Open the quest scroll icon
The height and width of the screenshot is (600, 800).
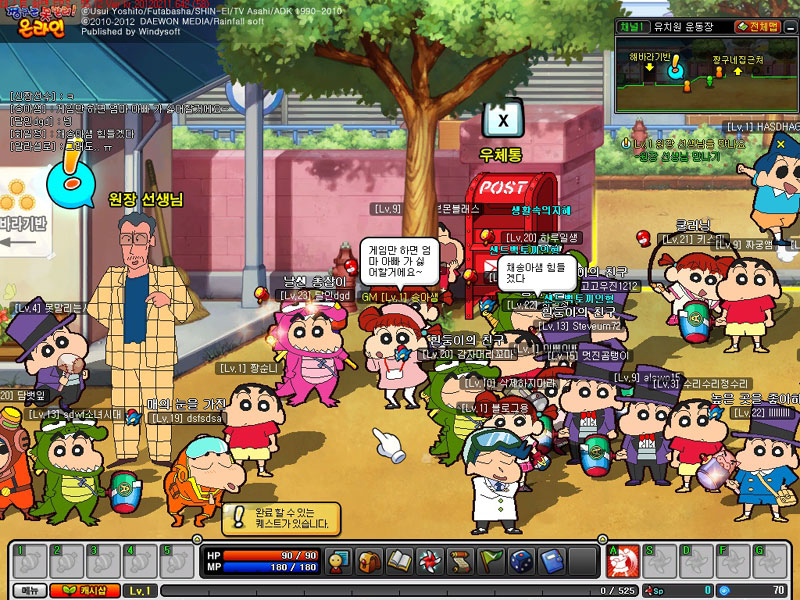pos(460,561)
